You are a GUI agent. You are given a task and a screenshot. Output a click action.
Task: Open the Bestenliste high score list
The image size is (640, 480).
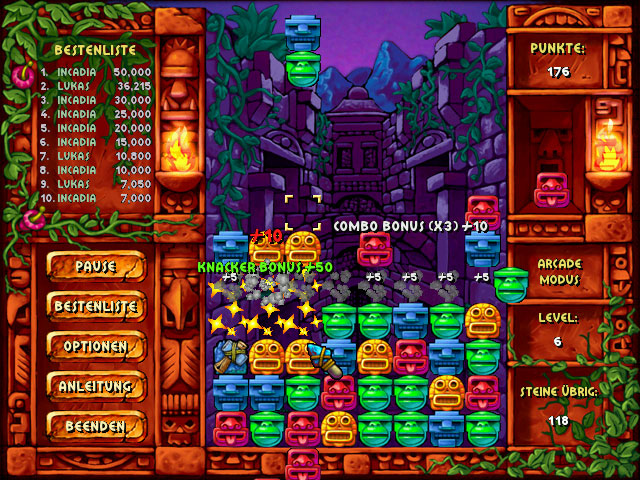[x=96, y=306]
